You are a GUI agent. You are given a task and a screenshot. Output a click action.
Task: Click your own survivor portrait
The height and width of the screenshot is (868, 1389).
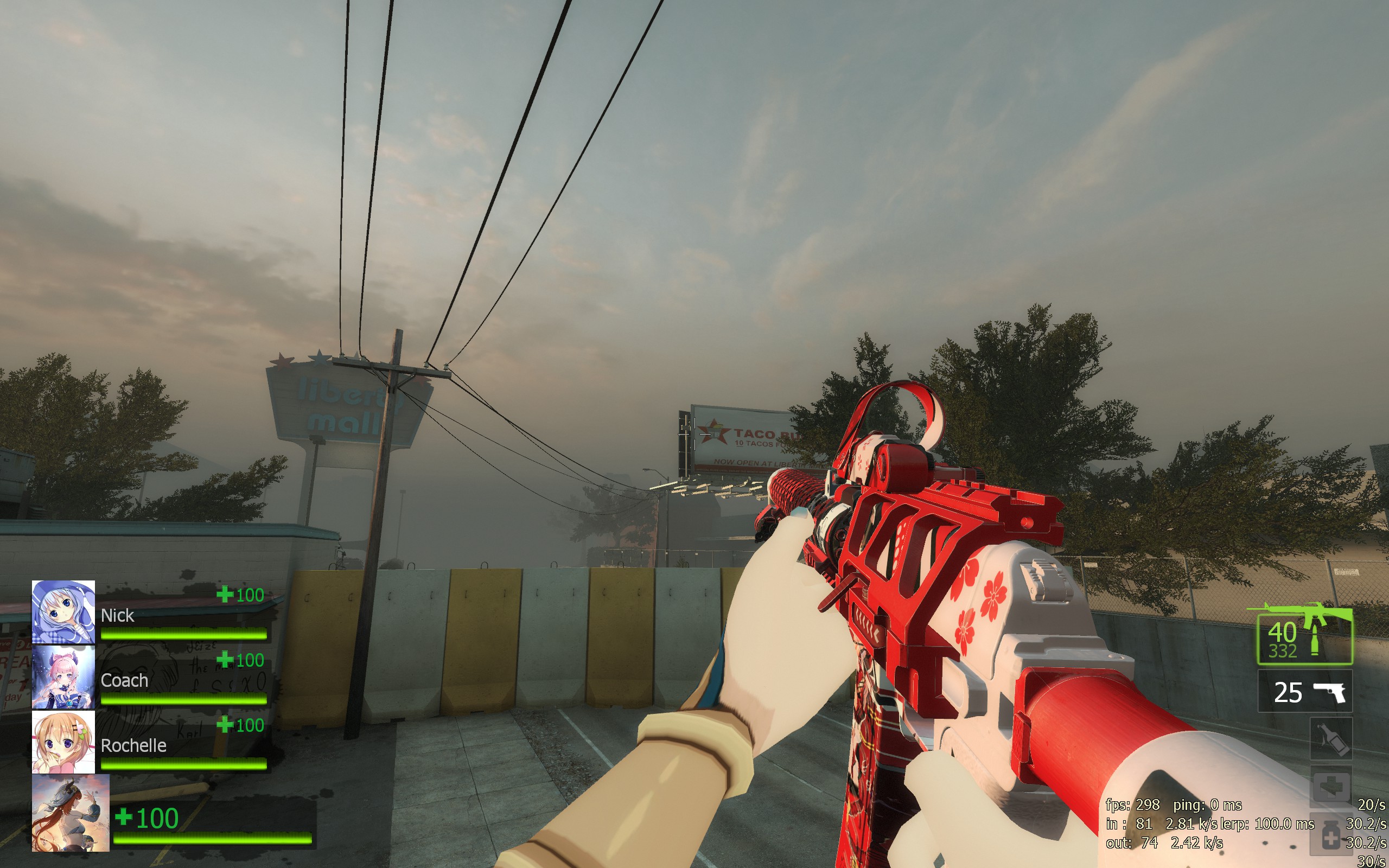[70, 813]
